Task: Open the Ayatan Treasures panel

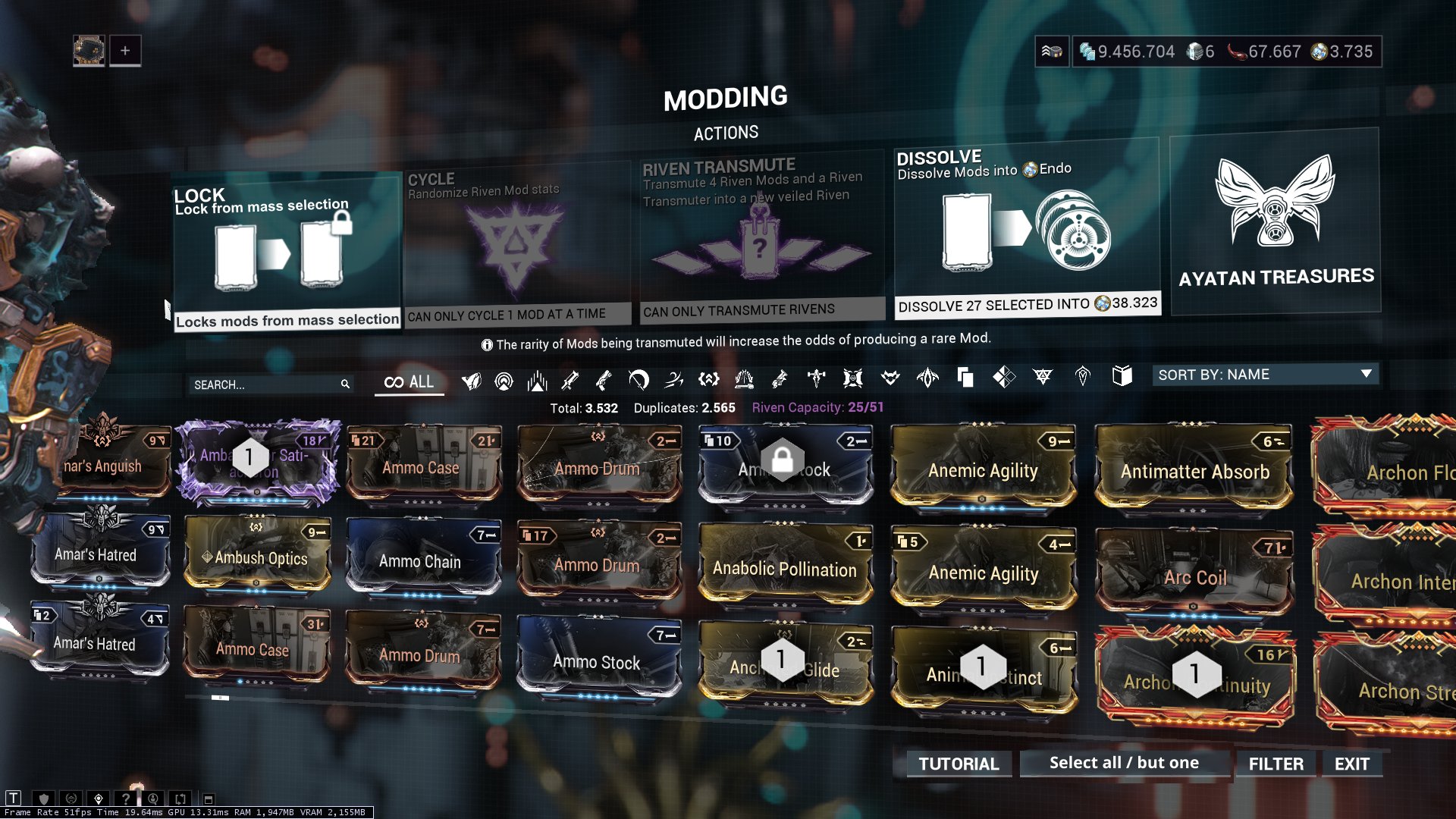Action: tap(1274, 224)
